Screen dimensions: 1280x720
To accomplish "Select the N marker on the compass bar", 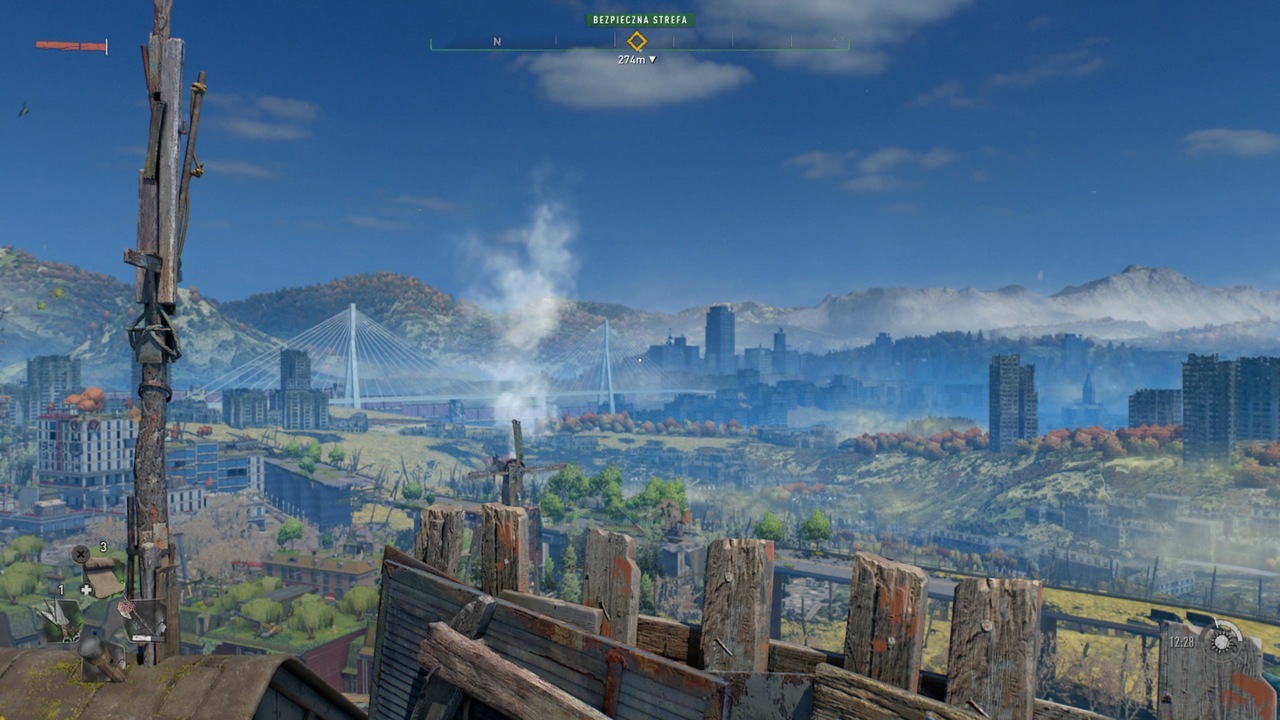I will point(495,41).
